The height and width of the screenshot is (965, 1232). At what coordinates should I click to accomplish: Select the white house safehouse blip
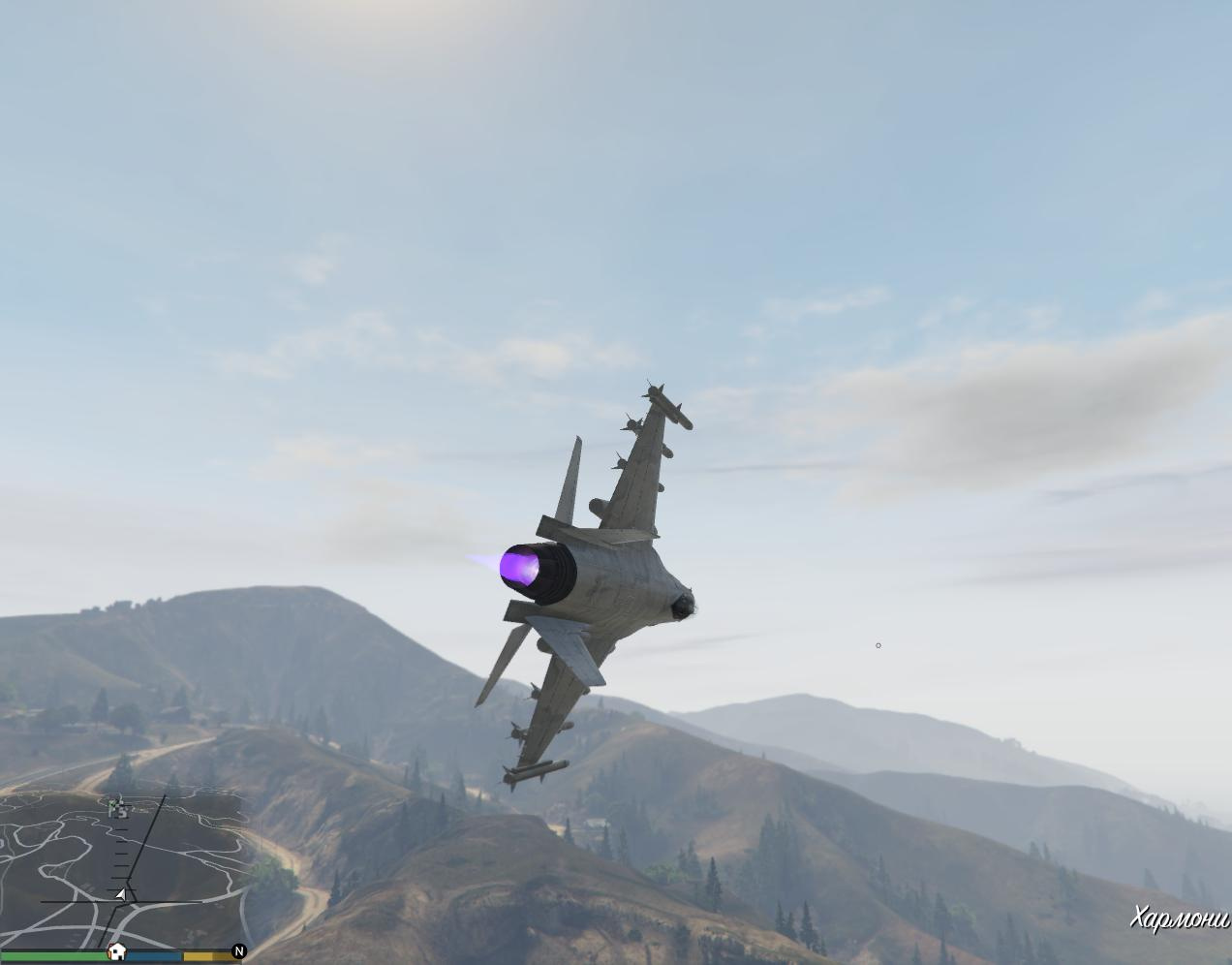[116, 951]
